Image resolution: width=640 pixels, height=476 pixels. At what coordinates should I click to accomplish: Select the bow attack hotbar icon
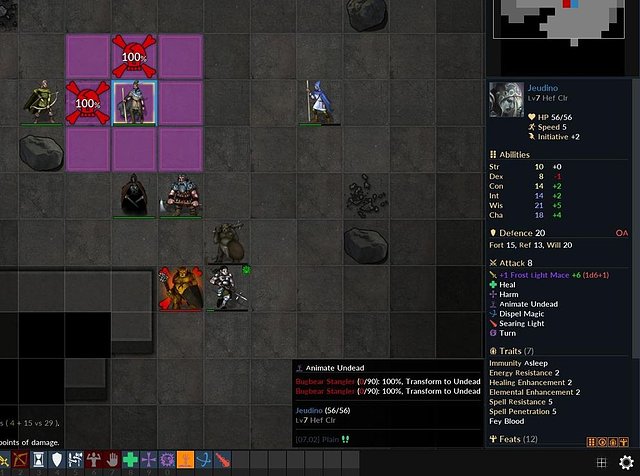pyautogui.click(x=17, y=460)
